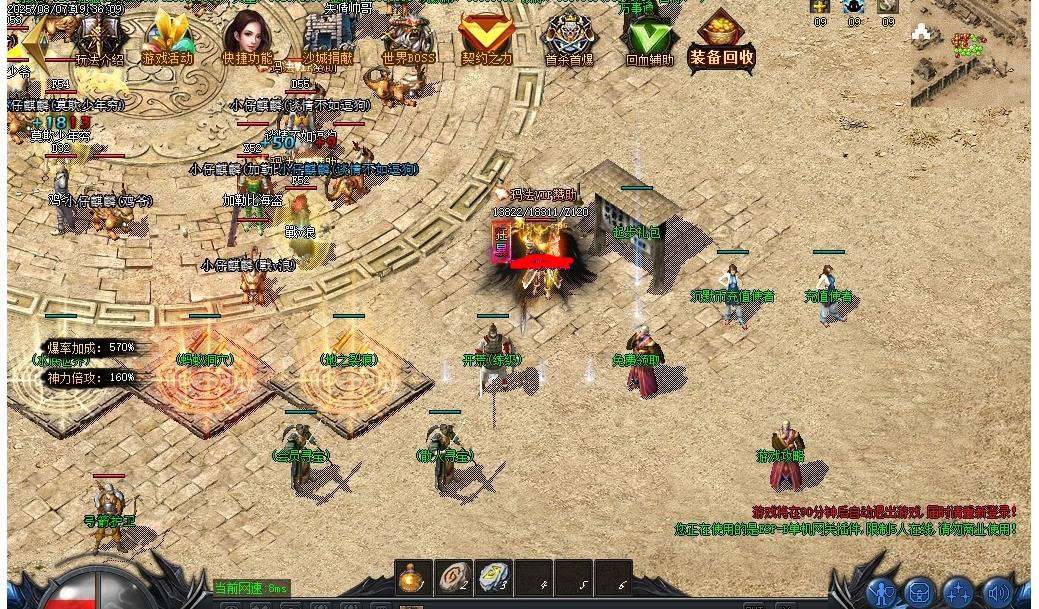
Task: Click the minimap in the corner
Action: 968,52
